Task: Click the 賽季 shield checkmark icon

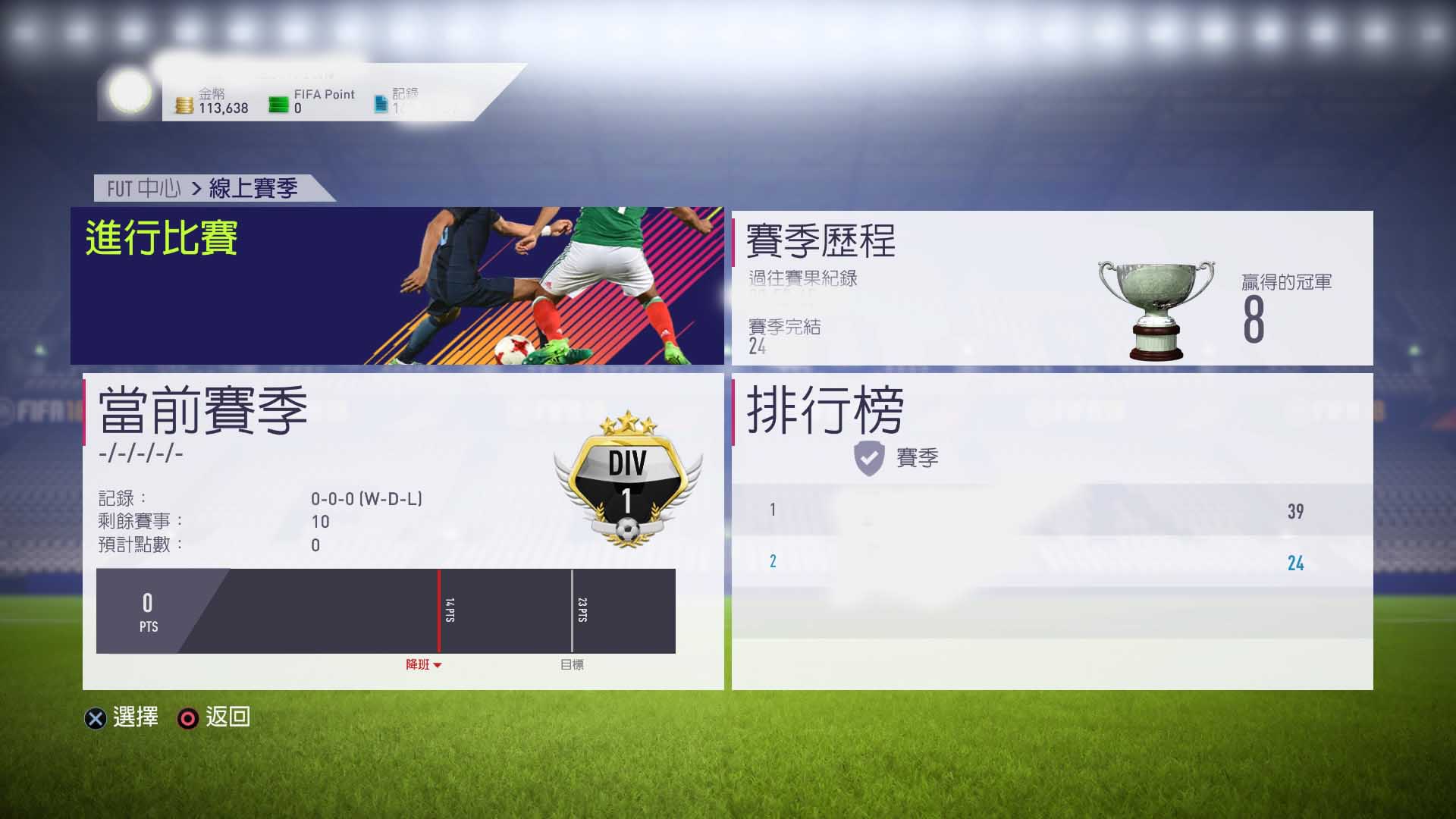Action: click(x=870, y=457)
